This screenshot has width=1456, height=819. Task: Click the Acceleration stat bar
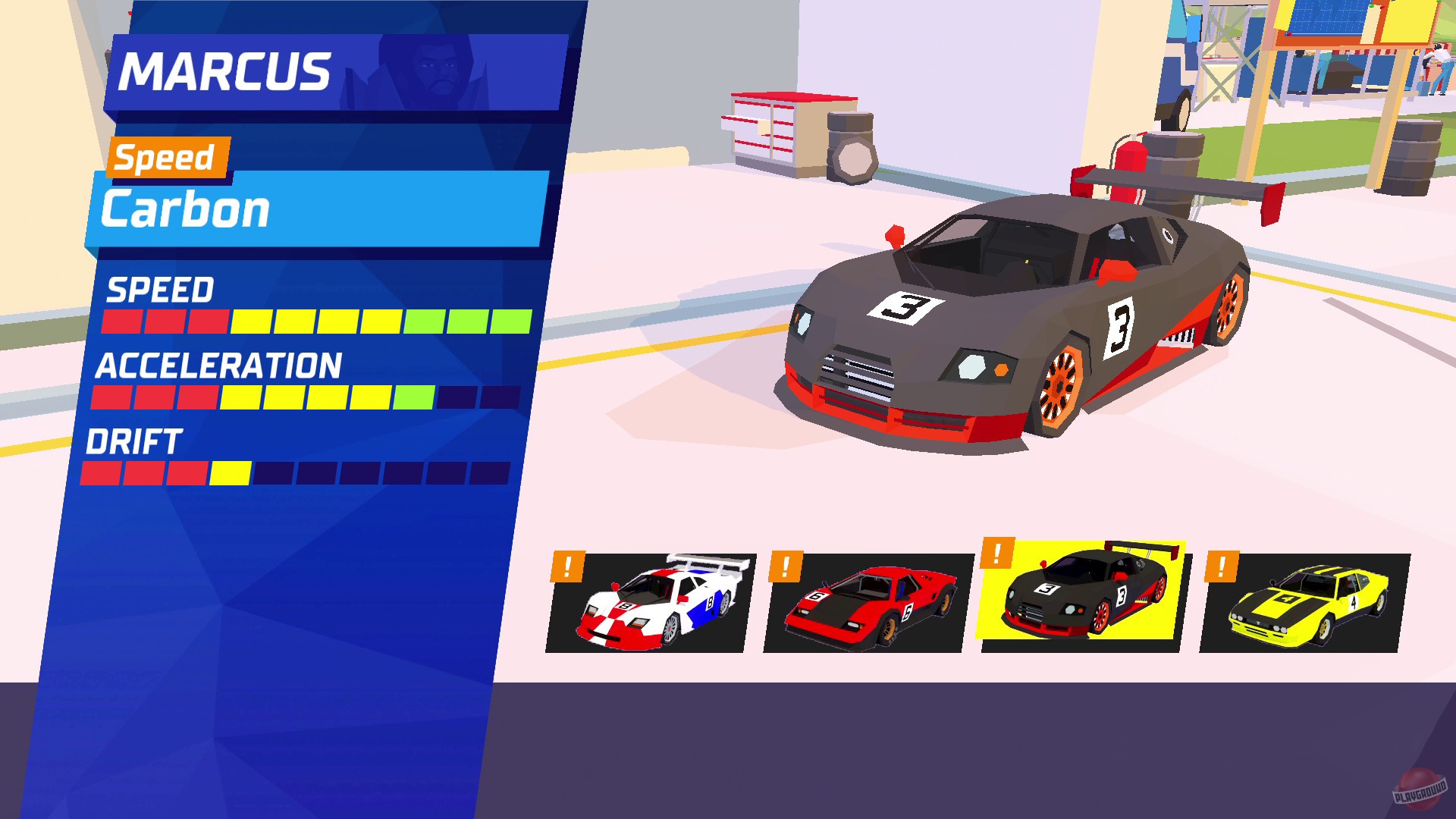click(303, 397)
